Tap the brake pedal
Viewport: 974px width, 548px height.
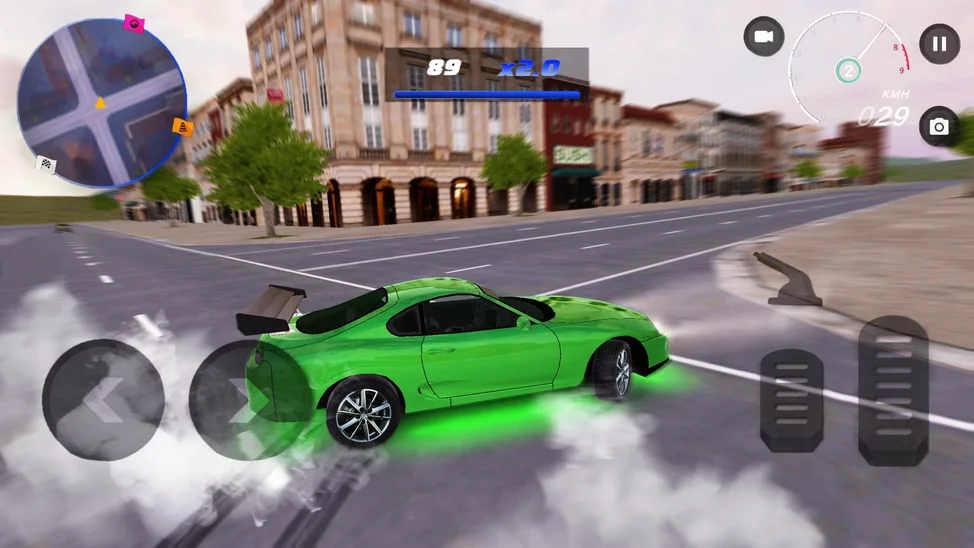[x=792, y=400]
